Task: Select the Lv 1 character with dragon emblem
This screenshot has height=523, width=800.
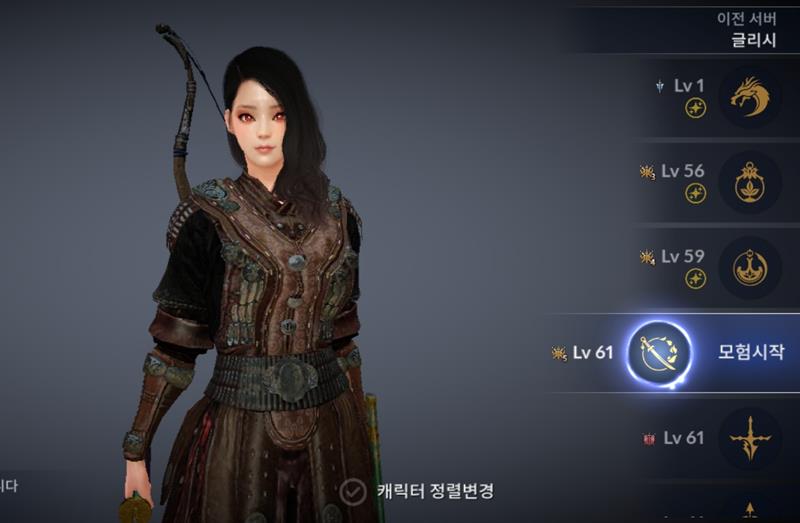Action: point(749,97)
